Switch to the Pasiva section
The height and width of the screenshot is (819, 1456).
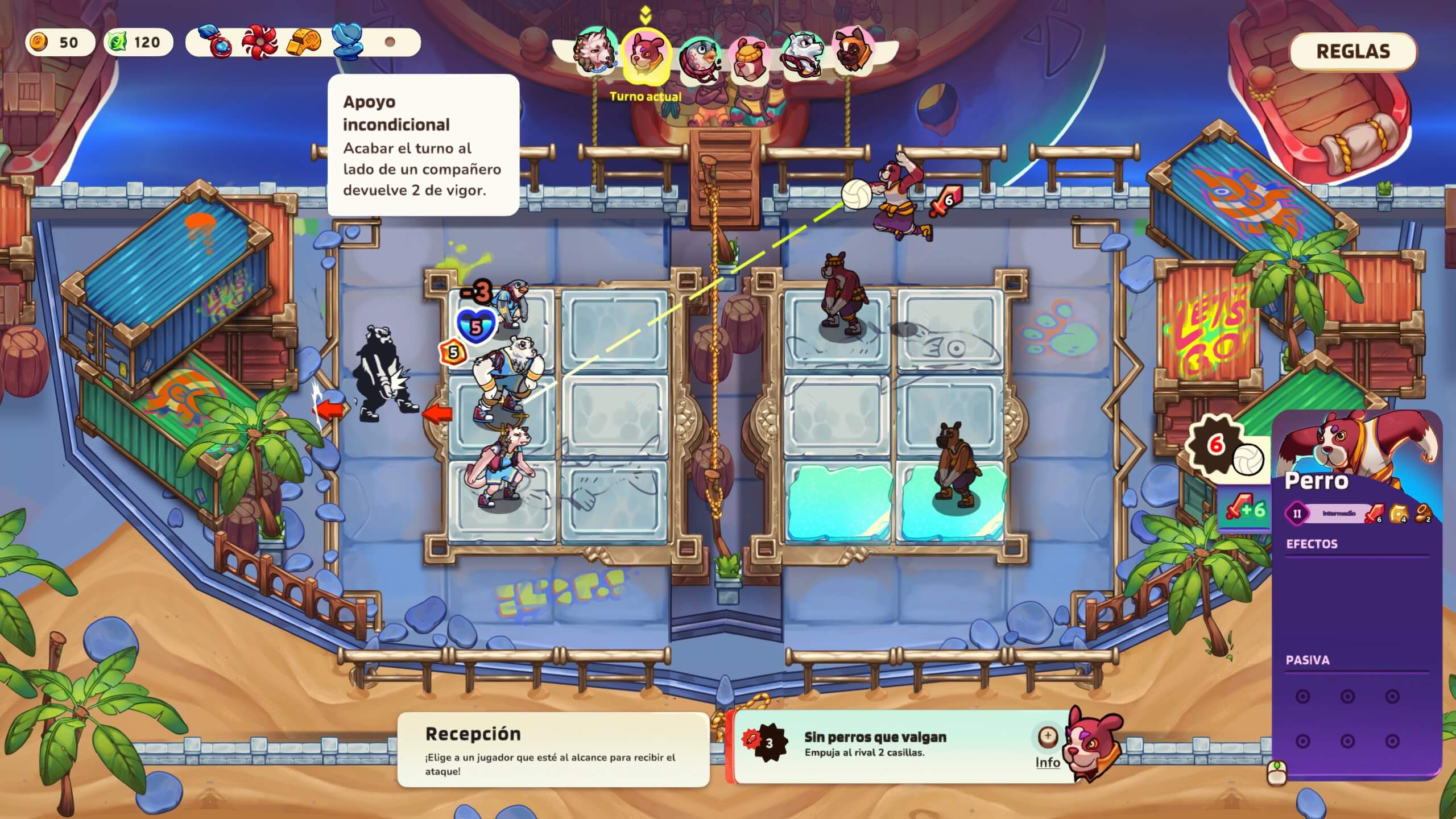click(1308, 660)
